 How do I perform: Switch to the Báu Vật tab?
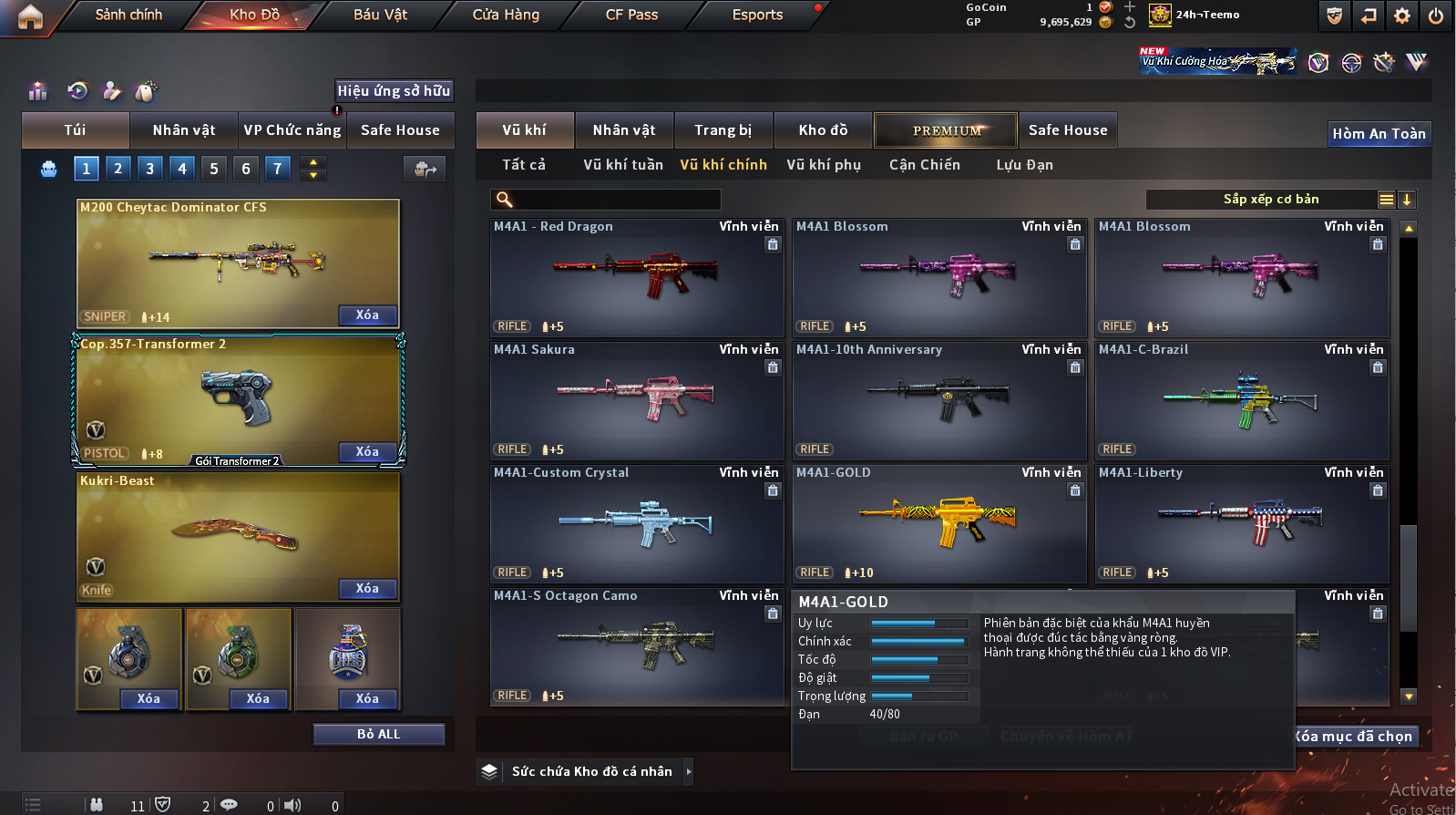[x=380, y=15]
